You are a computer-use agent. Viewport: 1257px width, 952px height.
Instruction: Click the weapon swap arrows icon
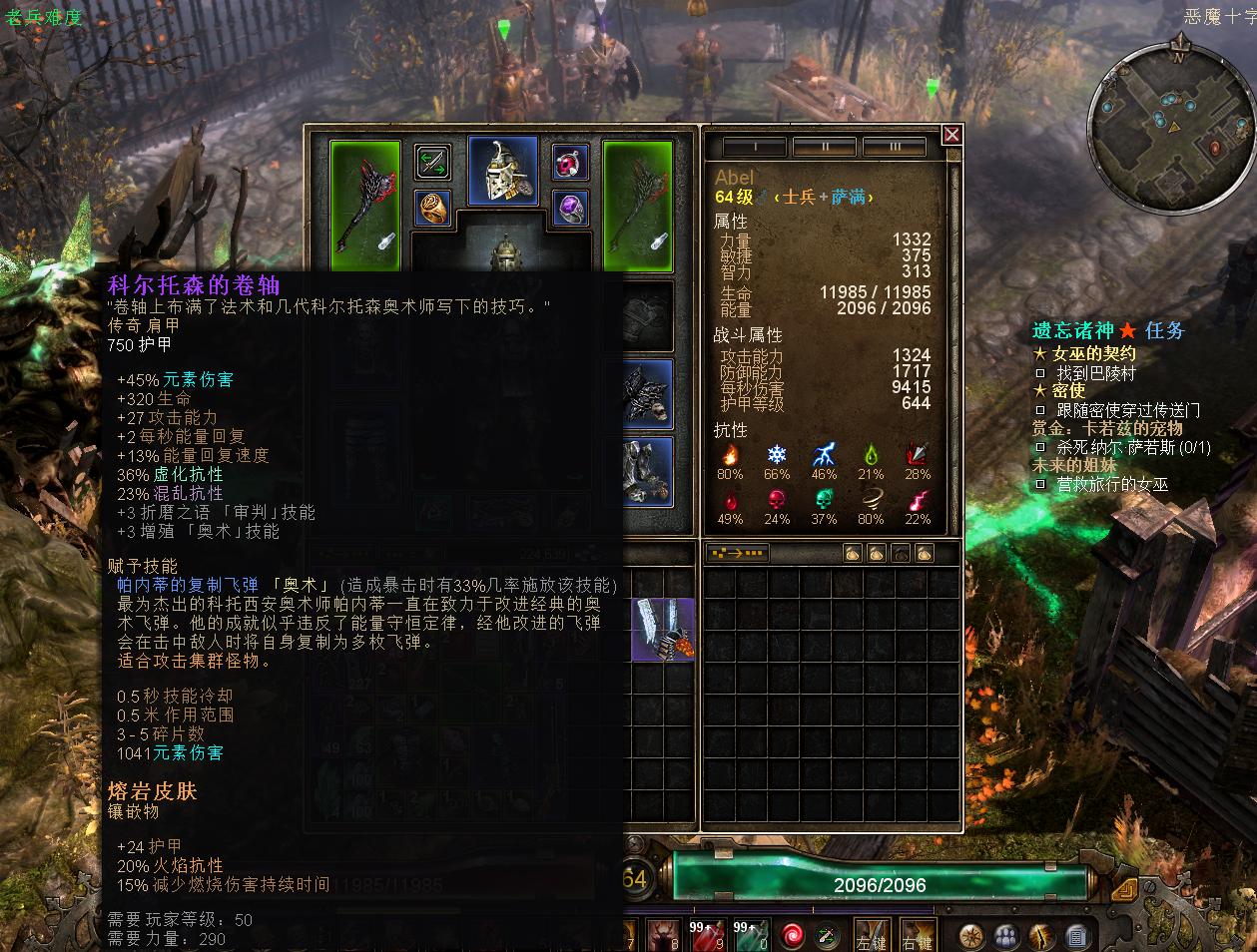pos(432,162)
